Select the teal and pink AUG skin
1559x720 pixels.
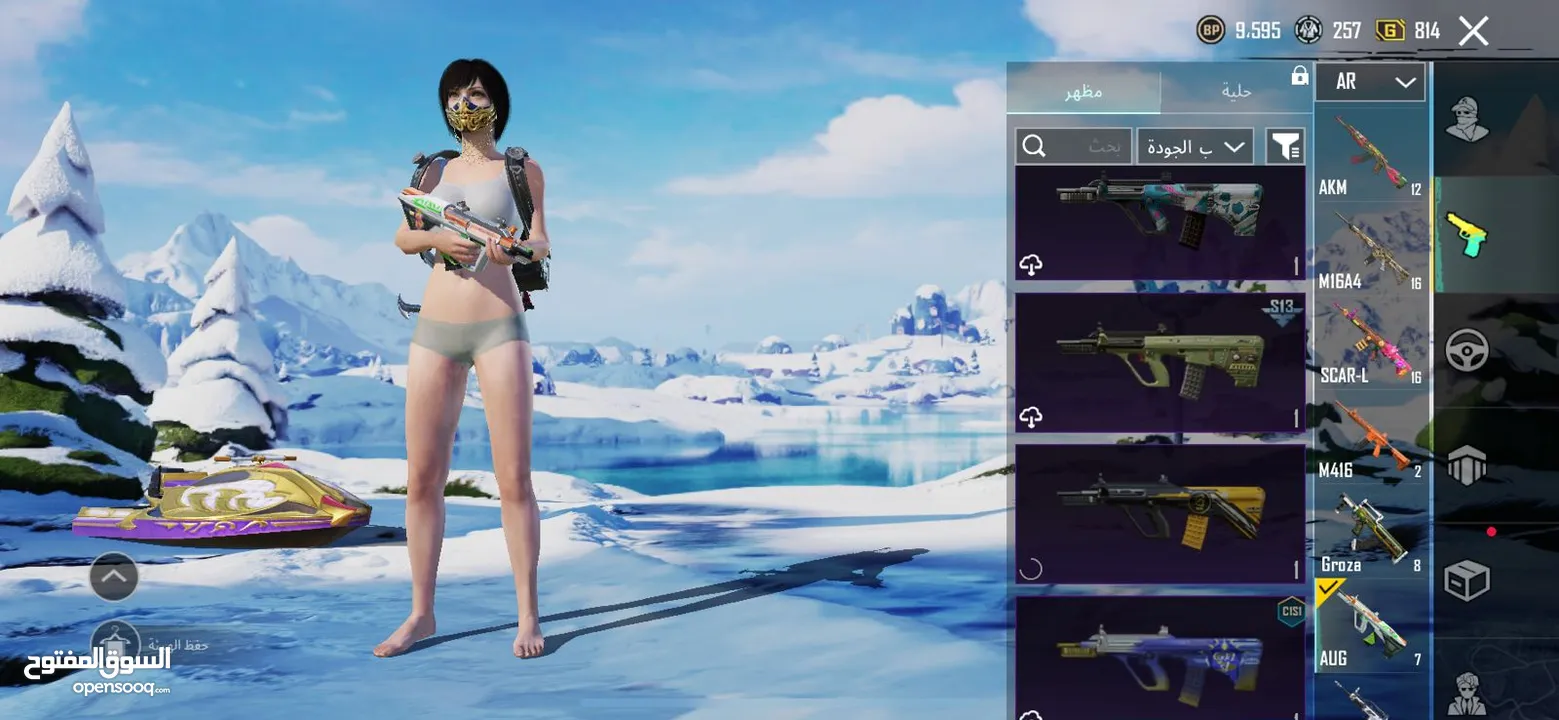click(1160, 222)
